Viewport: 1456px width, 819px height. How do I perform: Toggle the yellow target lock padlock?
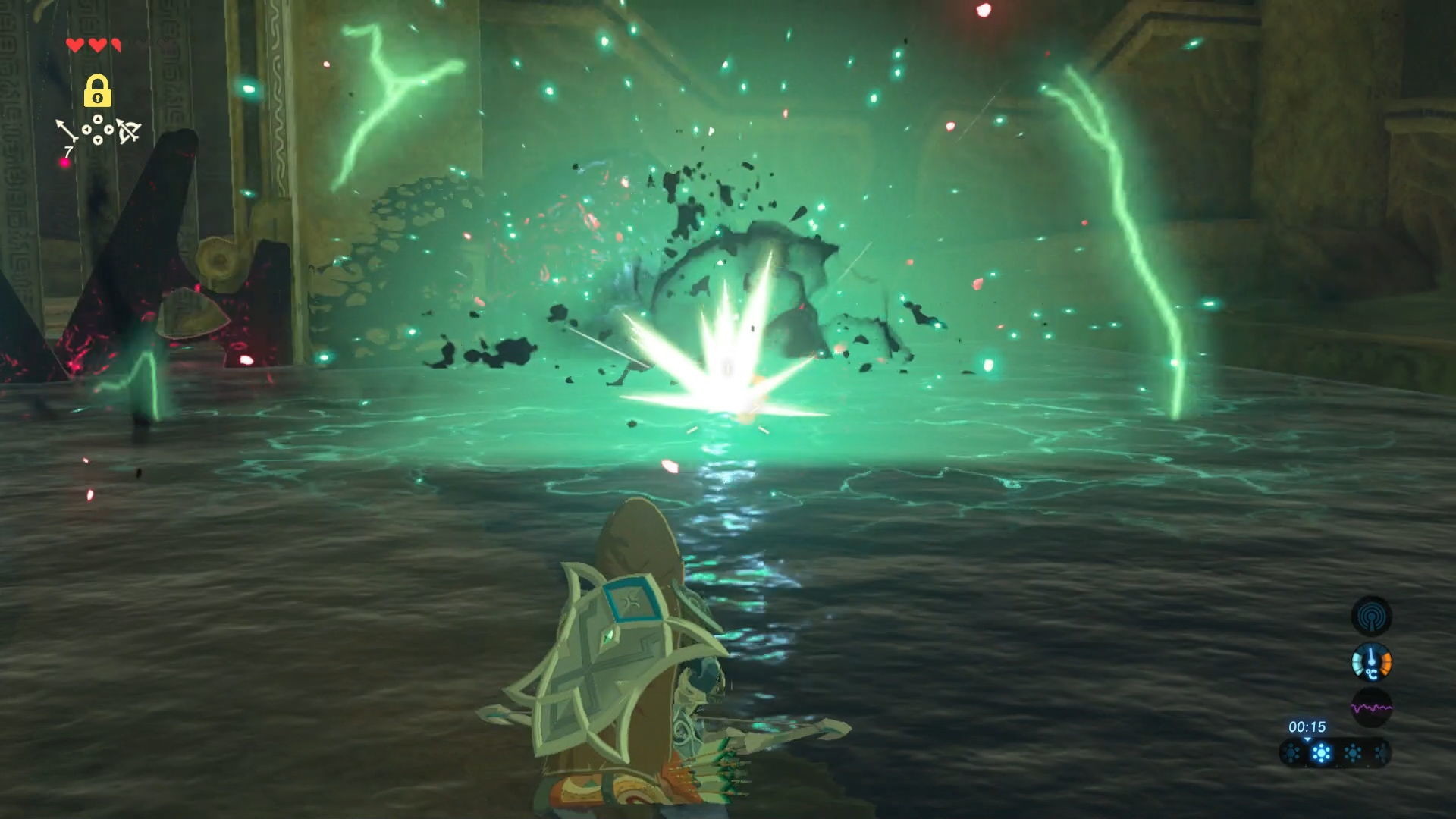[x=97, y=90]
